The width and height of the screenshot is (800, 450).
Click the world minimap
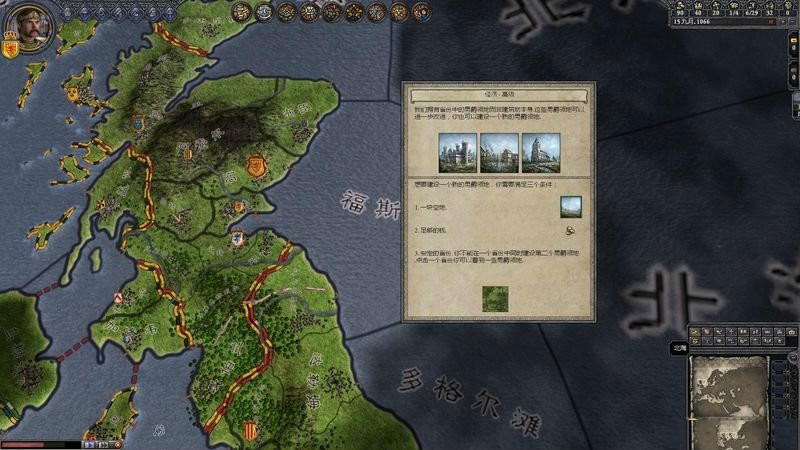(x=727, y=393)
